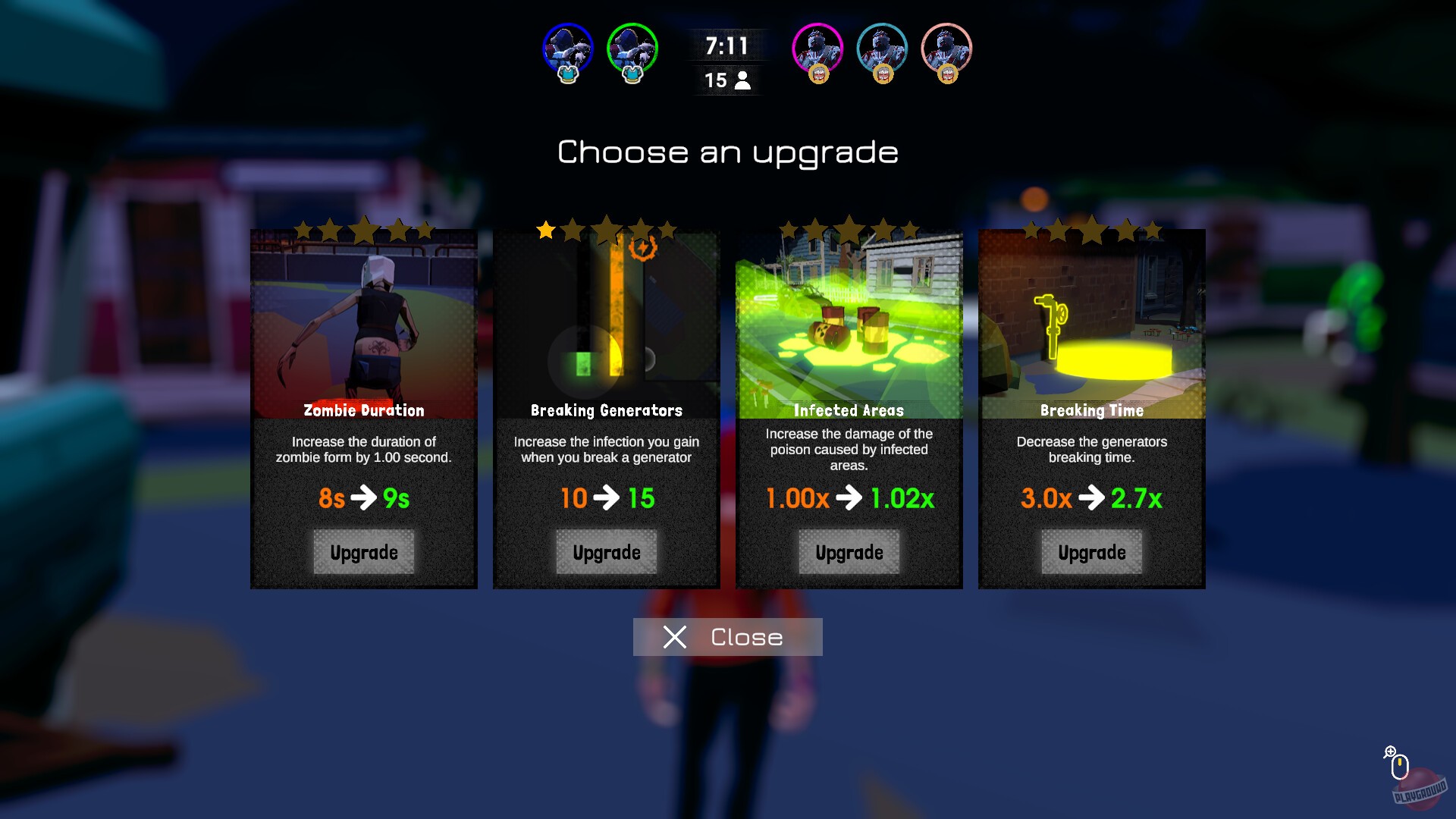
Task: Click the teal zombie player avatar
Action: point(881,48)
